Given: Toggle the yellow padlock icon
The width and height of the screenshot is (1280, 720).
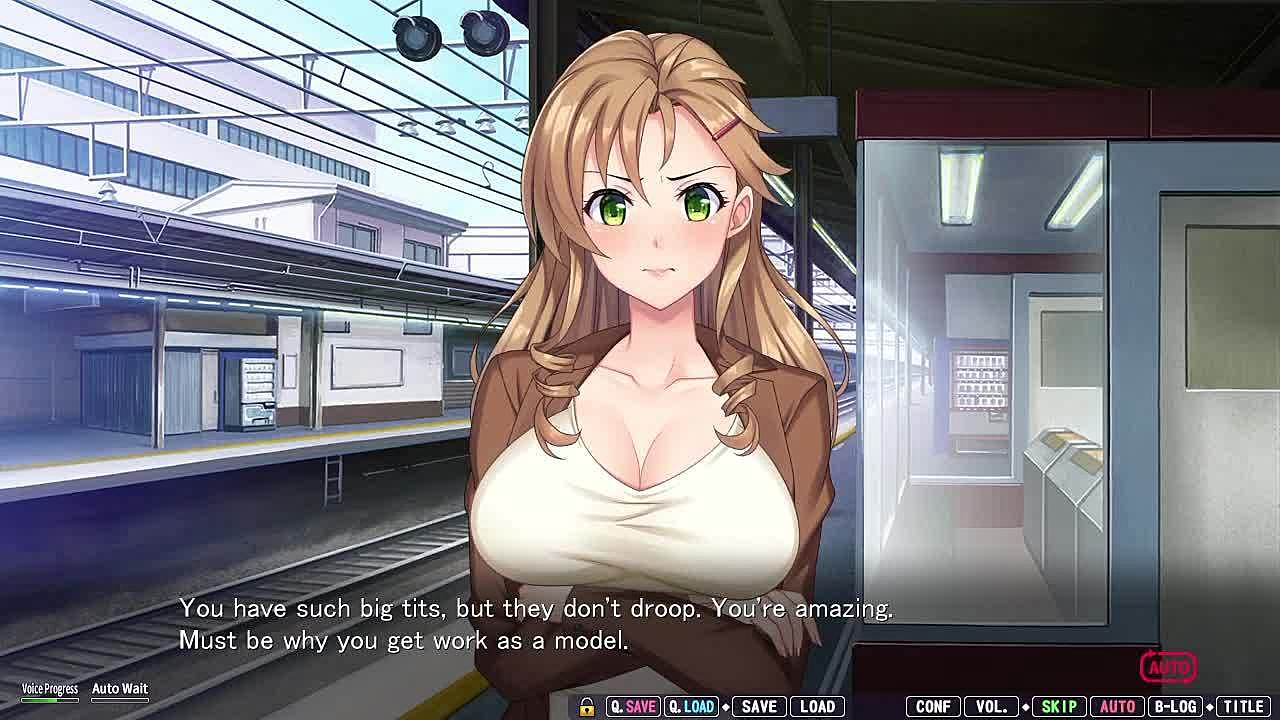Looking at the screenshot, I should [587, 706].
